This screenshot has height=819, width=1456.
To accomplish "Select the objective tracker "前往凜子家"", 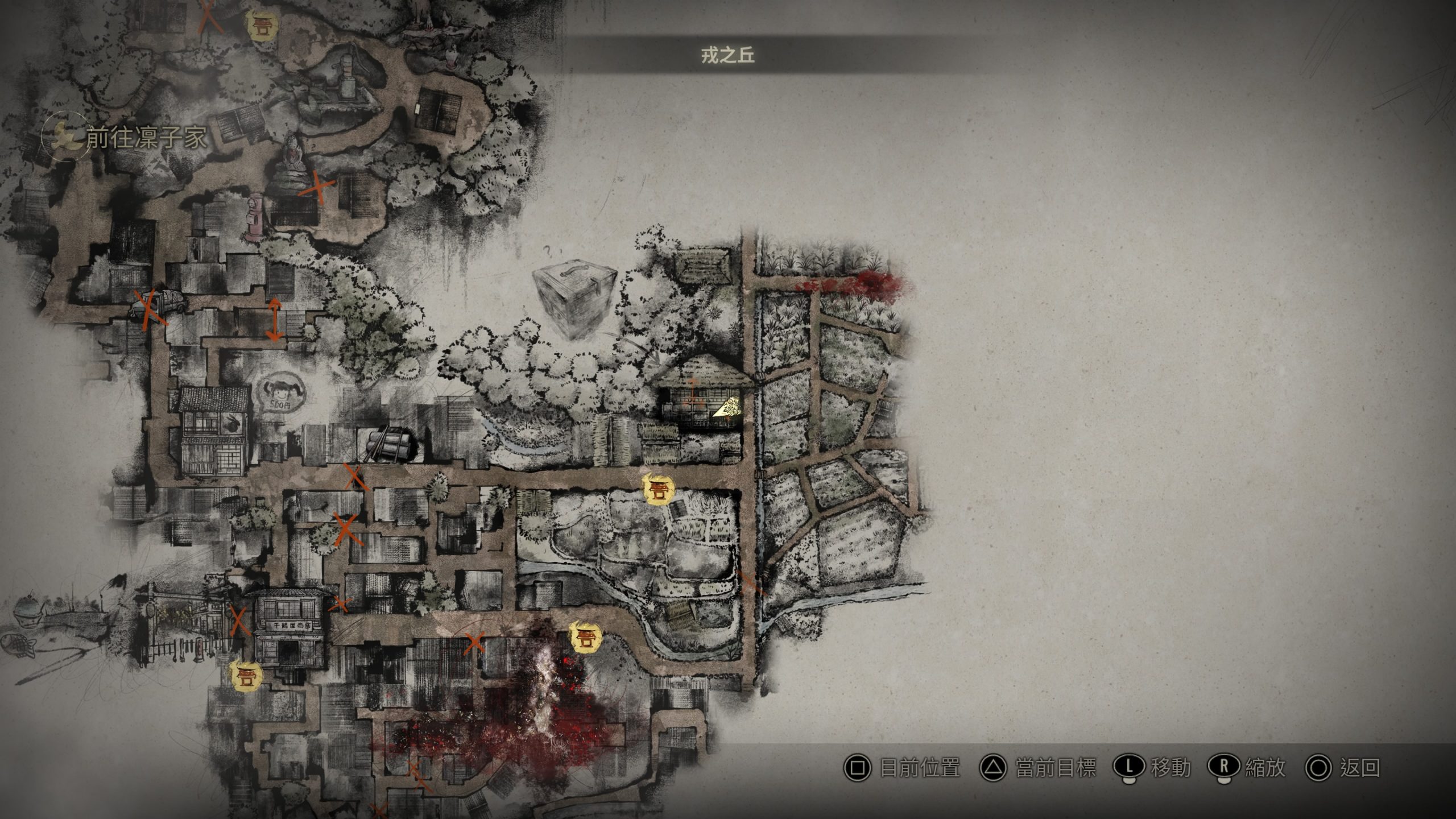I will [x=145, y=139].
